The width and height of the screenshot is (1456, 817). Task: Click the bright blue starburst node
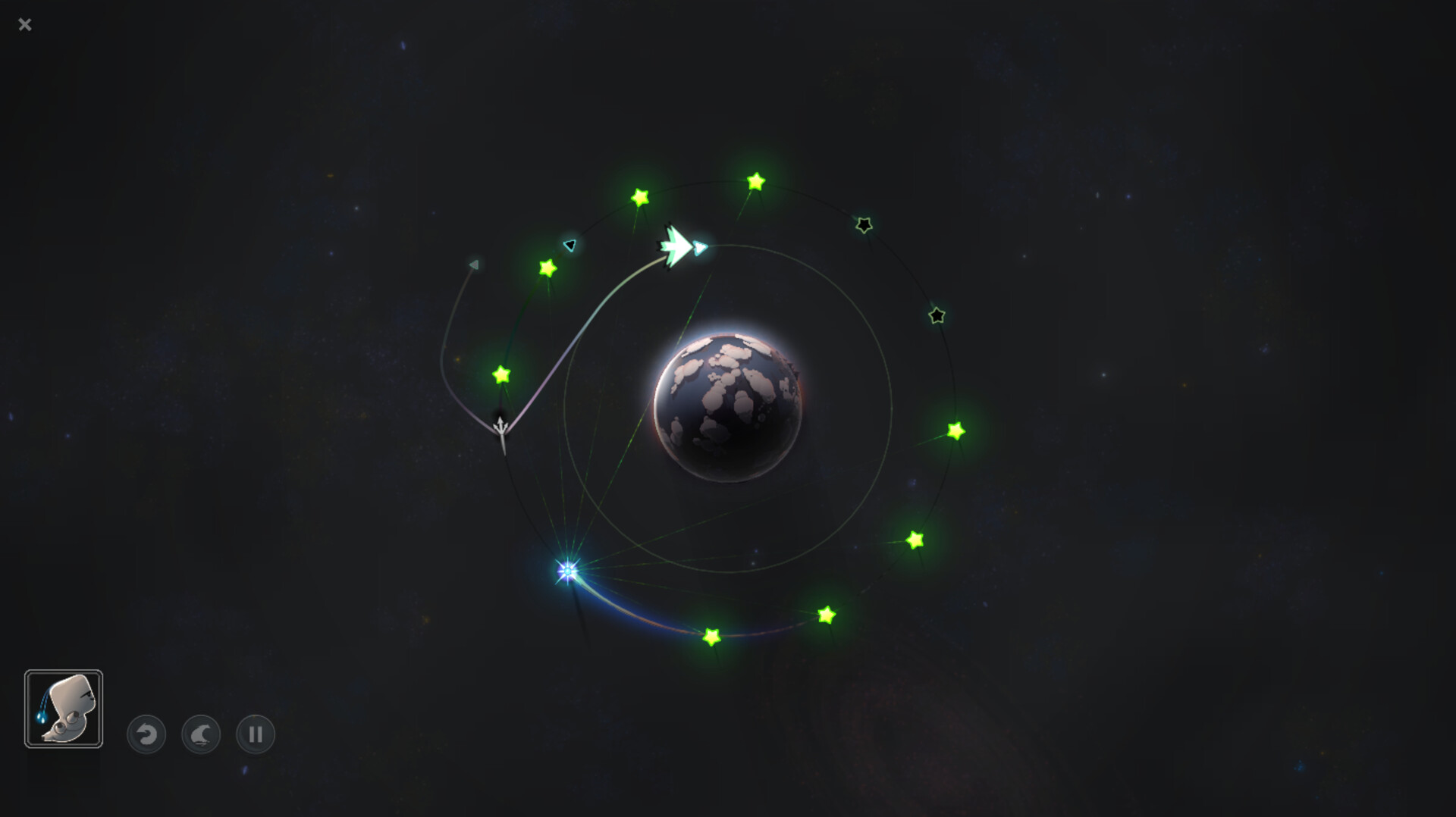point(566,571)
